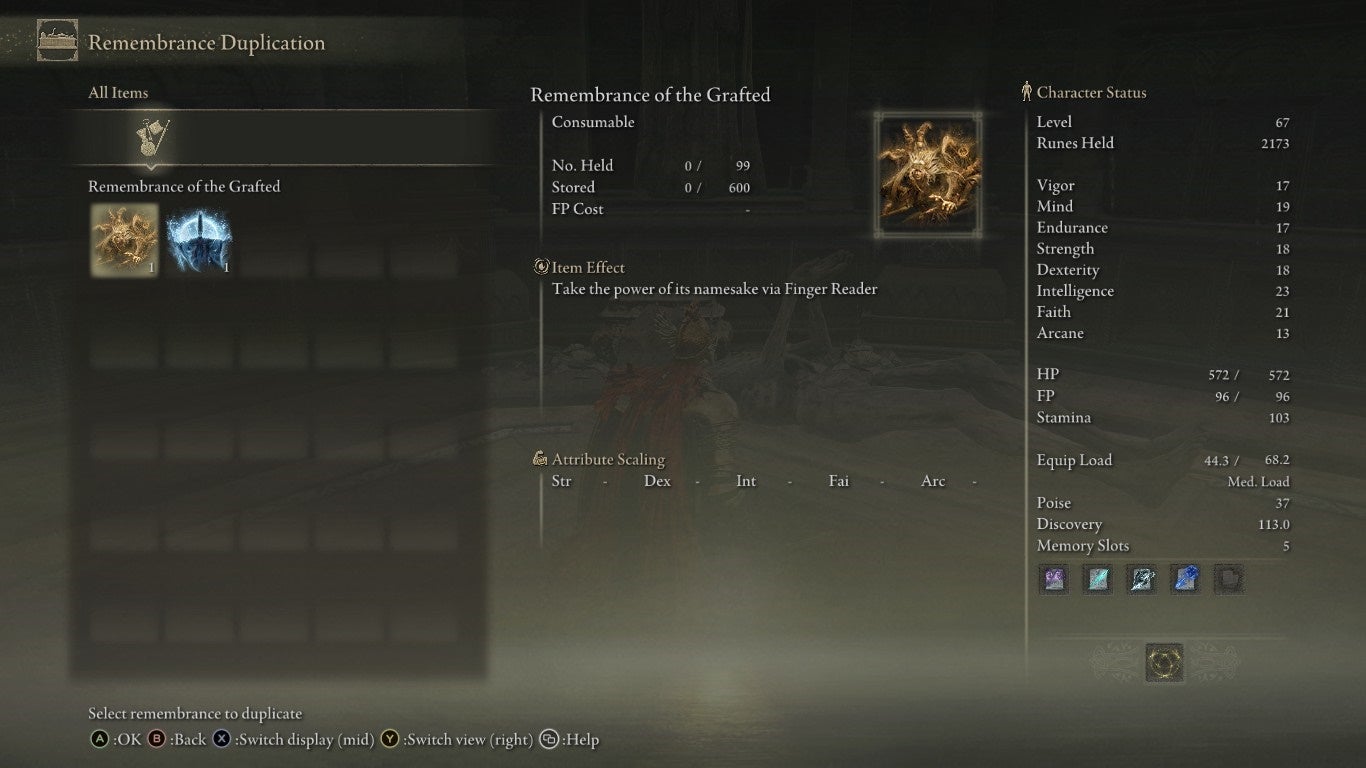
Task: Choose the blue Full Moon Queen remembrance slot
Action: 199,240
